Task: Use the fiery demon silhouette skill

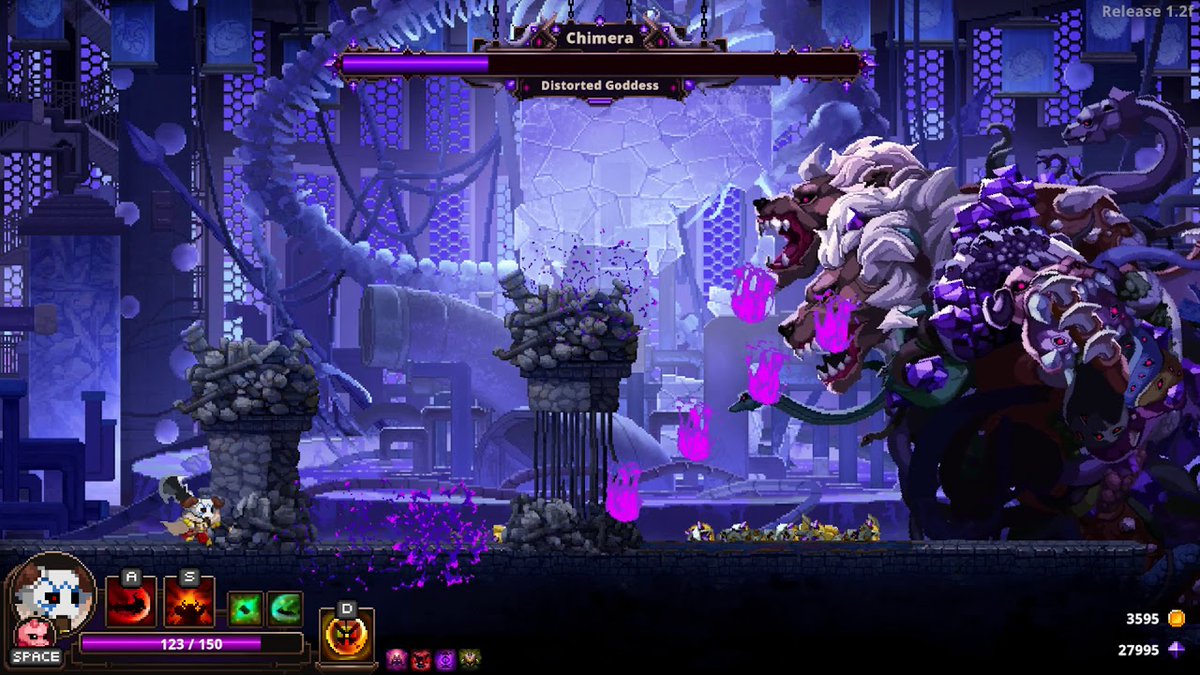Action: 189,606
